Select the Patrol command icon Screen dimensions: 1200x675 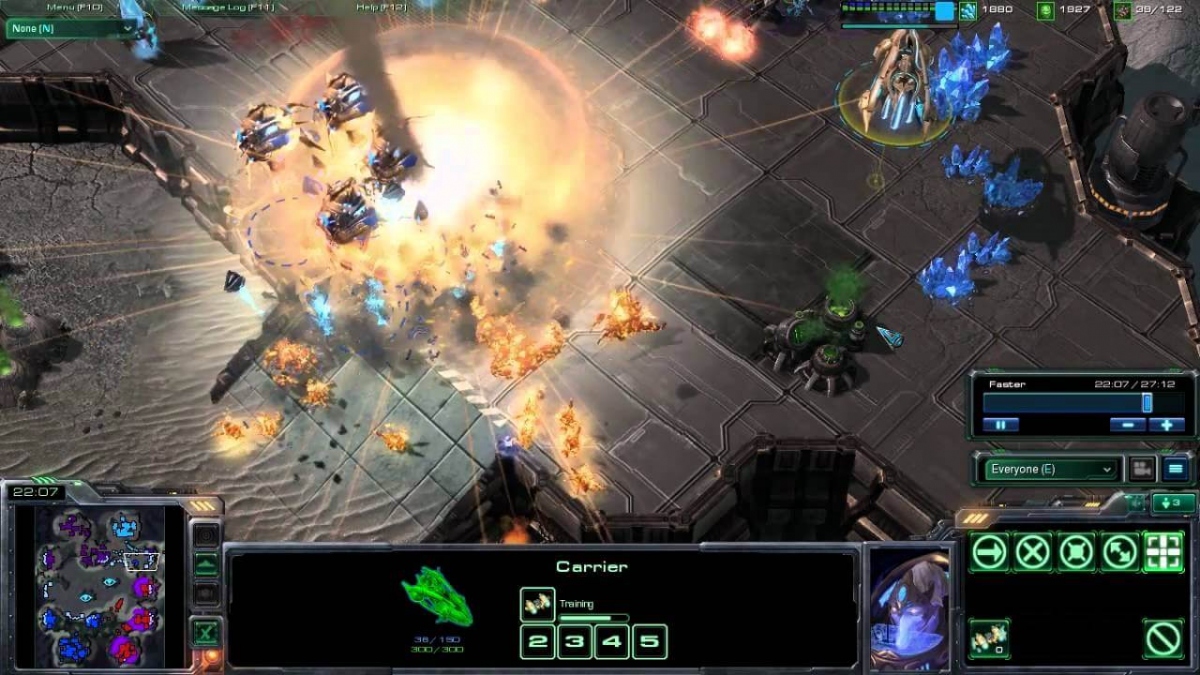click(1120, 552)
